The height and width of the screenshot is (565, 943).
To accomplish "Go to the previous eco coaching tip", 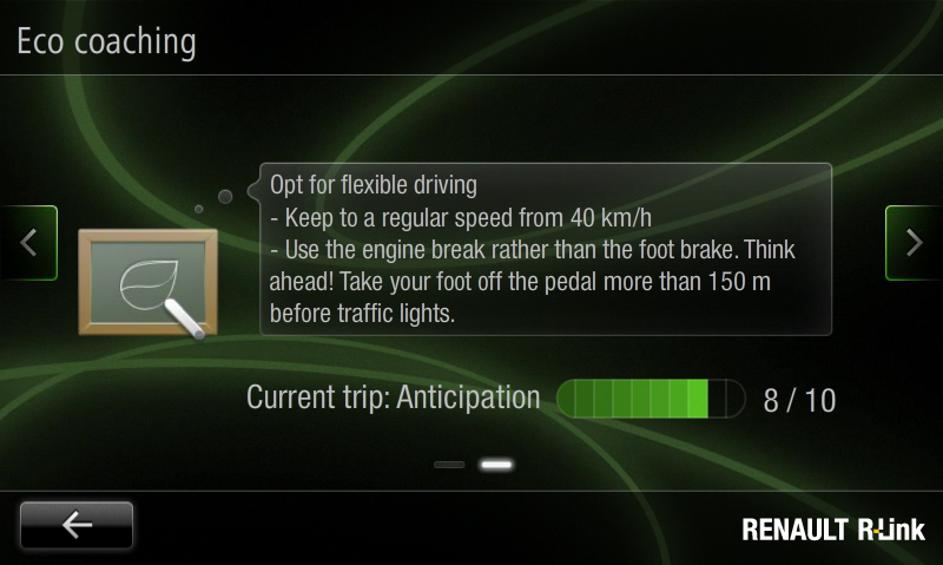I will coord(29,243).
